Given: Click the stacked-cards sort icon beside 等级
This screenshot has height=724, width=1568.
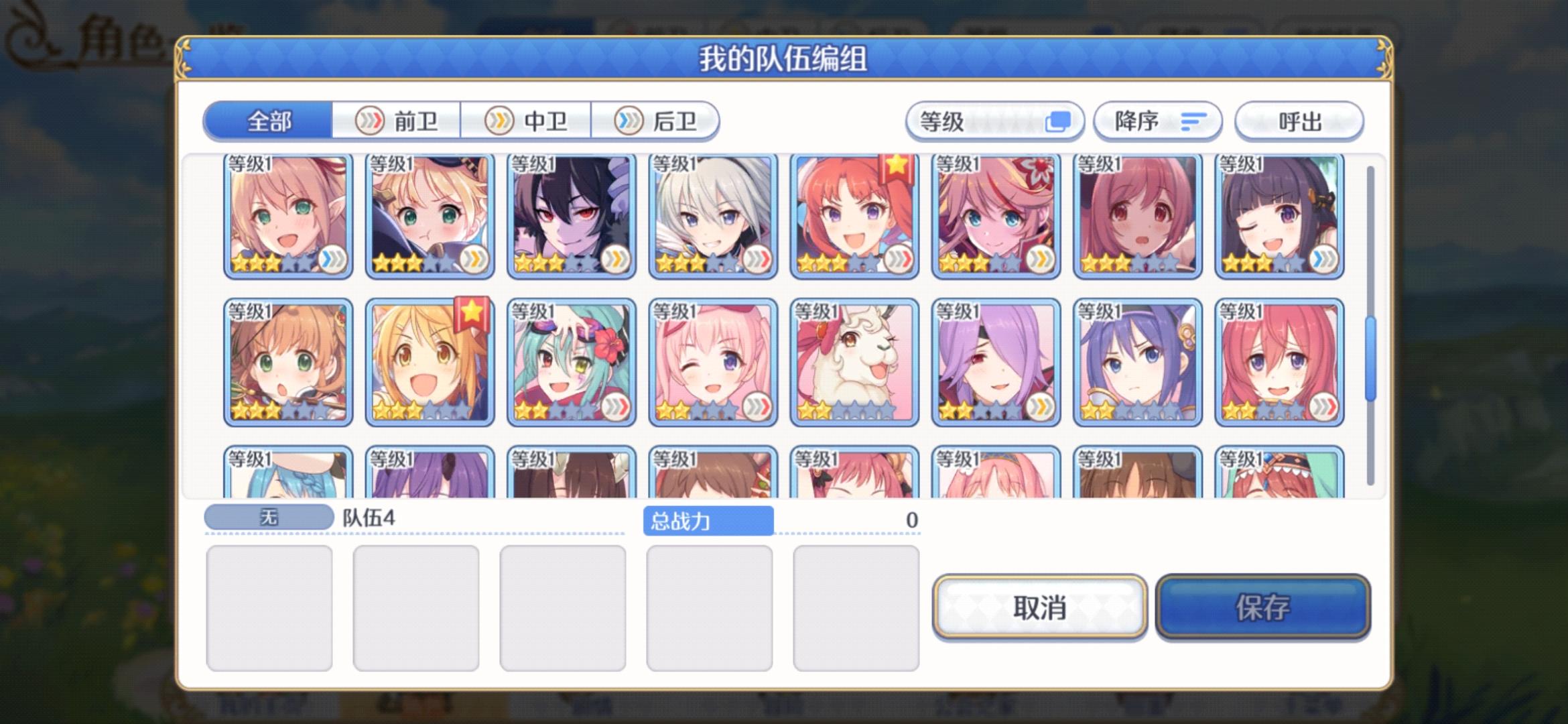Looking at the screenshot, I should coord(1059,121).
